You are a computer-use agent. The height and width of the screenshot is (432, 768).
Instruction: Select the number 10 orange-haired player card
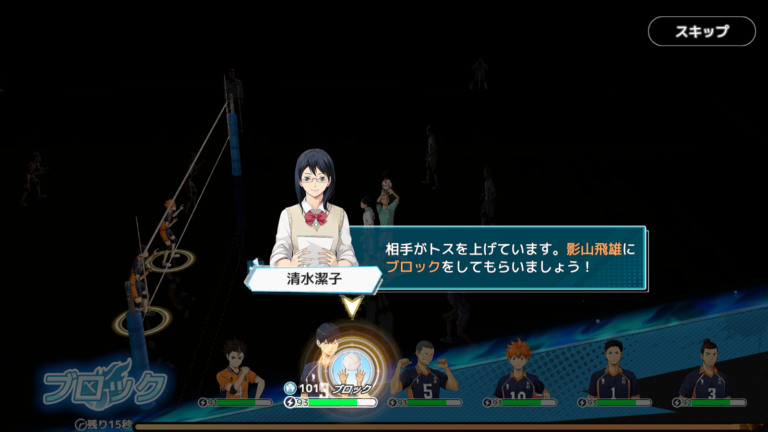point(518,373)
